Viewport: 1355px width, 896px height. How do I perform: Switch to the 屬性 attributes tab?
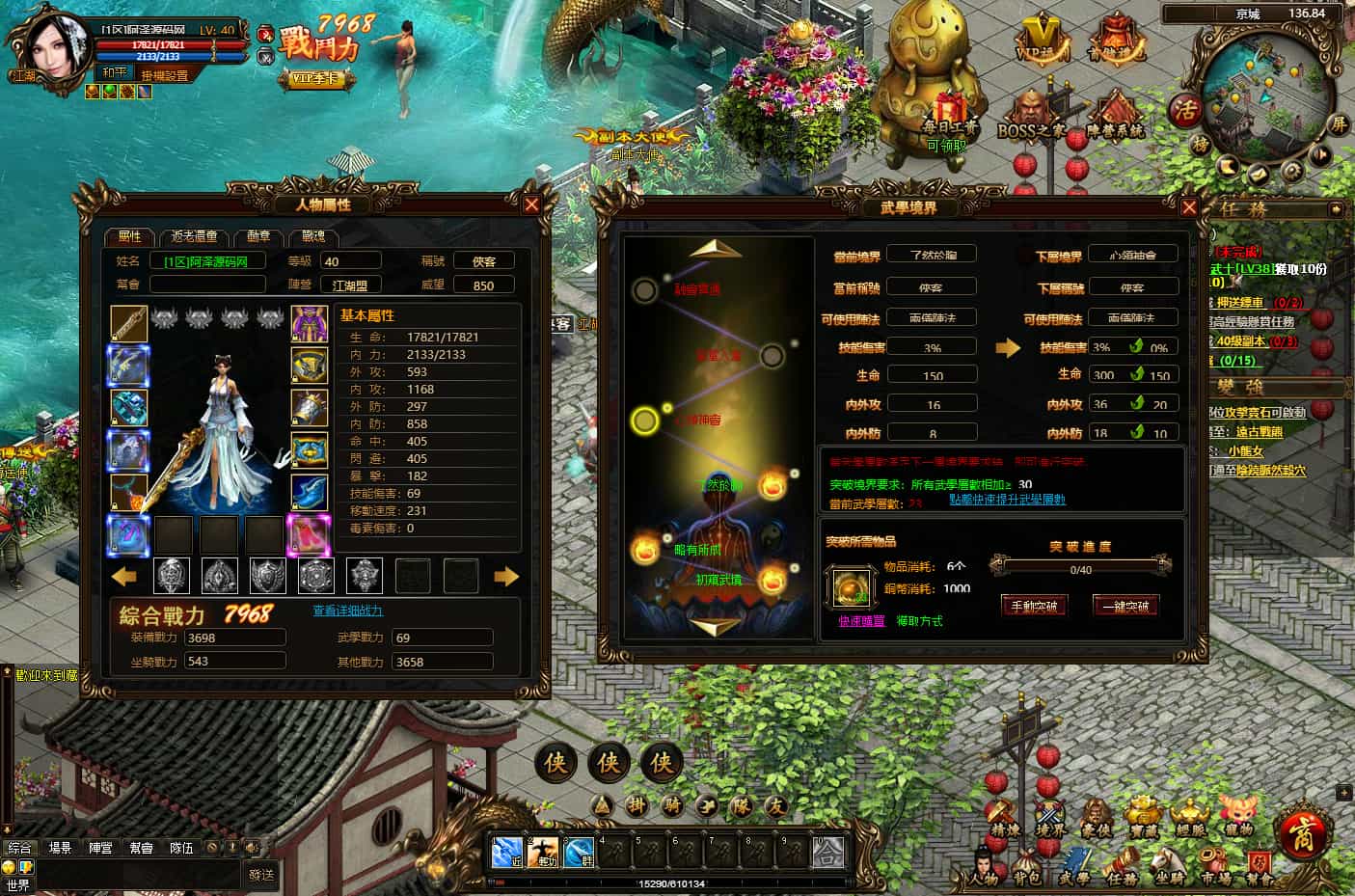129,236
